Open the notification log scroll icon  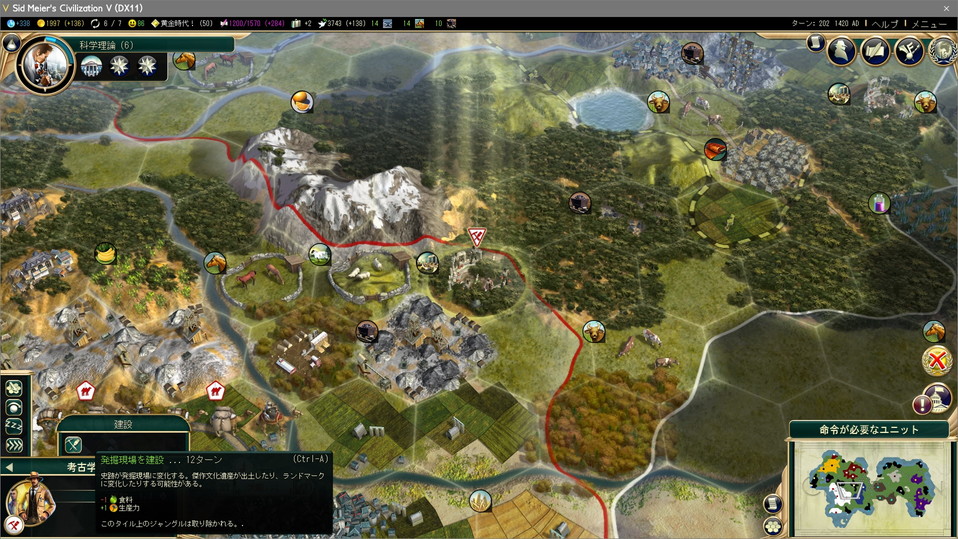coord(815,43)
